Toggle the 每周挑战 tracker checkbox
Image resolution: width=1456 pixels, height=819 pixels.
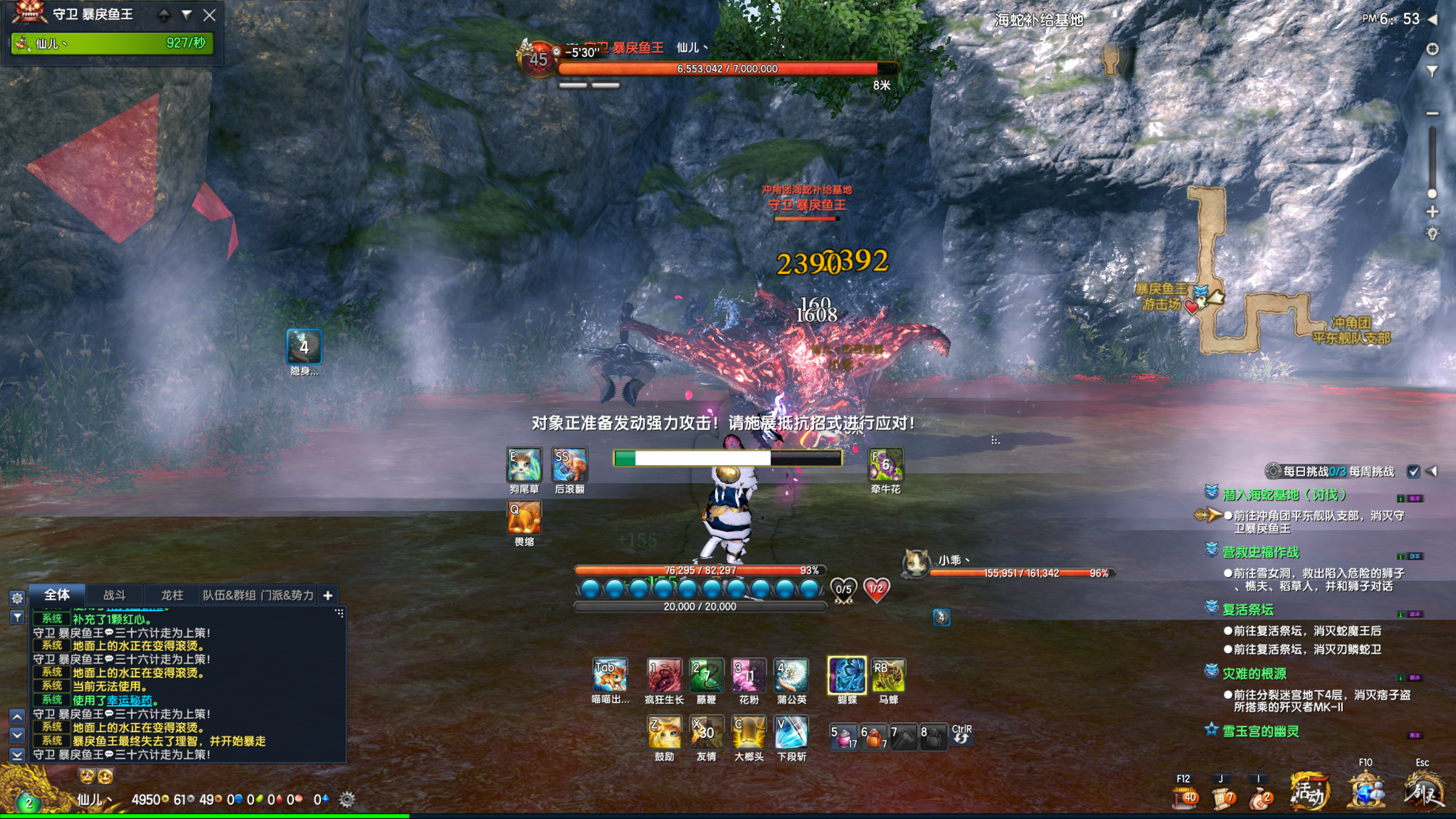click(x=1413, y=471)
